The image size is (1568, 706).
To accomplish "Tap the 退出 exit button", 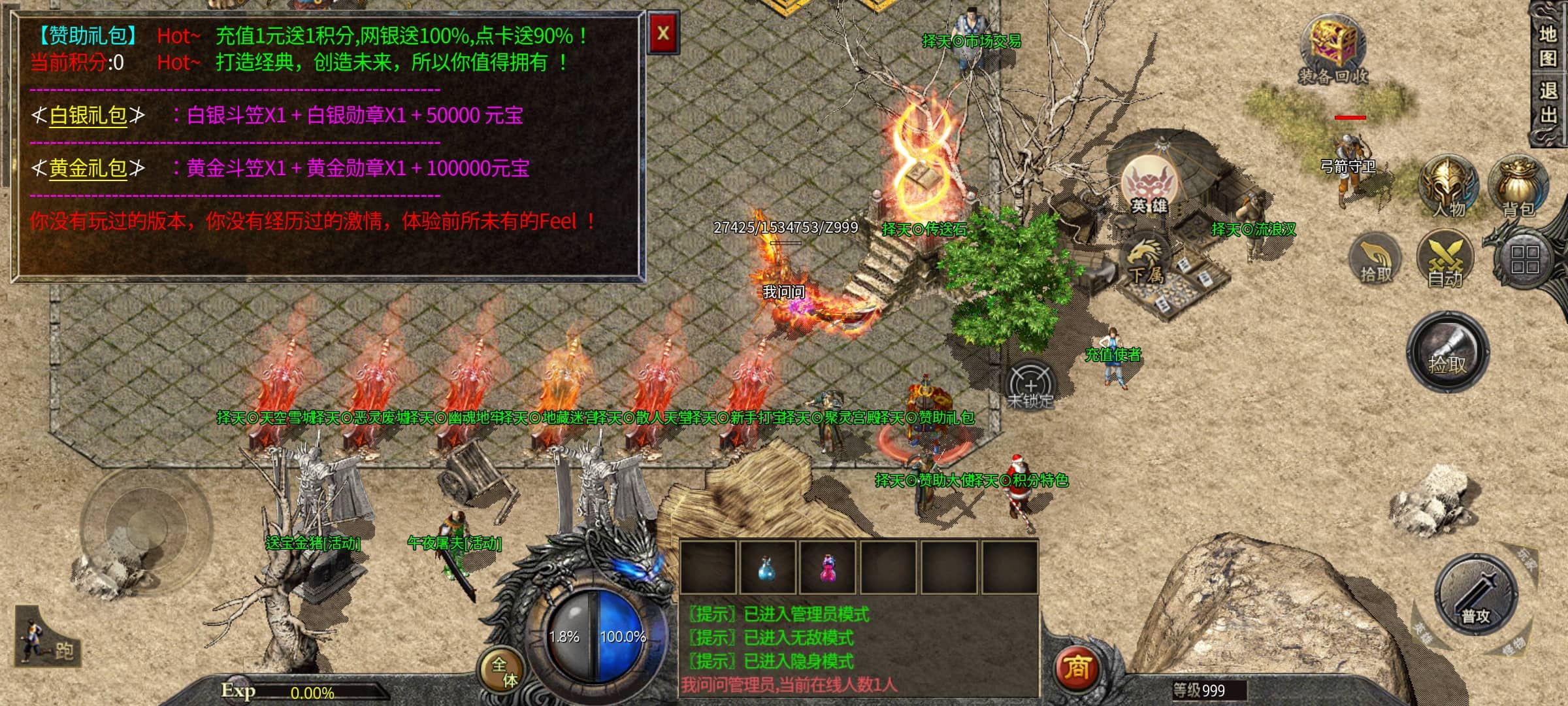I will coord(1548,103).
